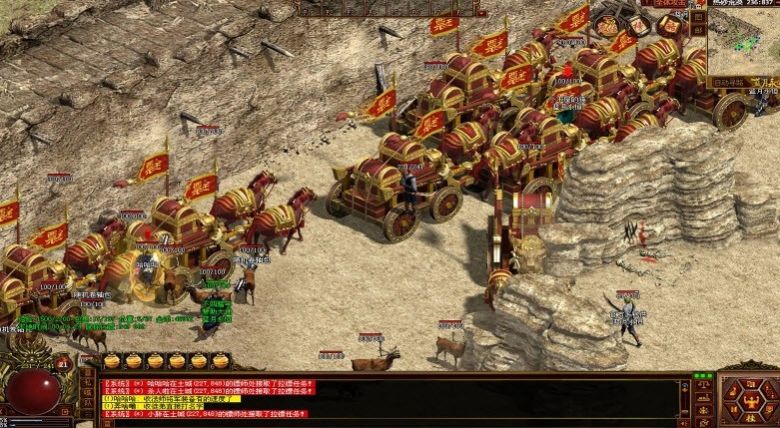Click the auto-pathfinding button under the minimap
Image resolution: width=780 pixels, height=428 pixels.
(x=729, y=81)
